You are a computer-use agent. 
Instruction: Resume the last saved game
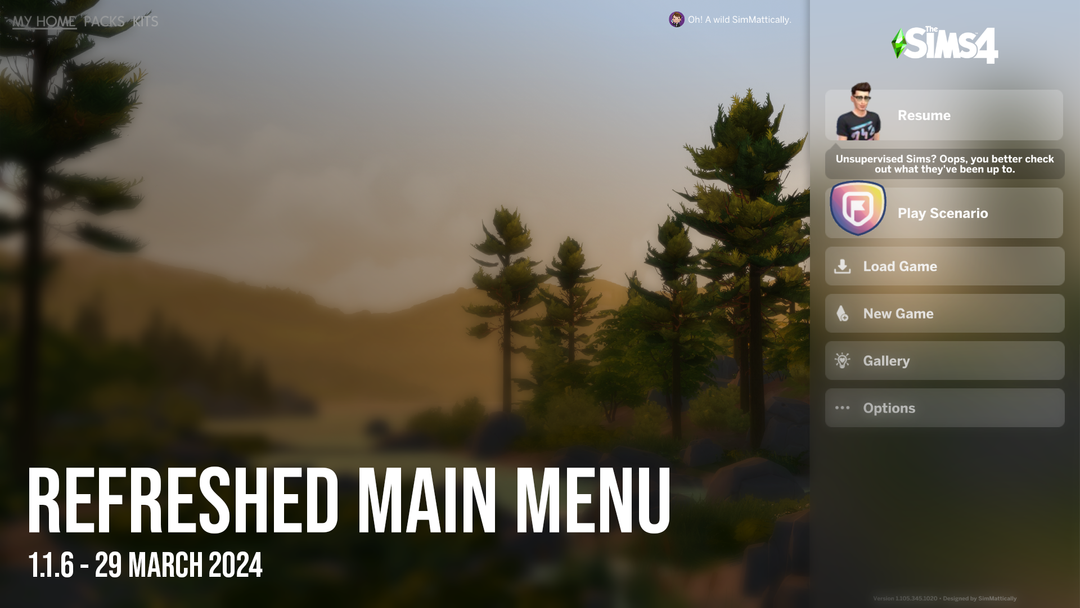(x=943, y=115)
